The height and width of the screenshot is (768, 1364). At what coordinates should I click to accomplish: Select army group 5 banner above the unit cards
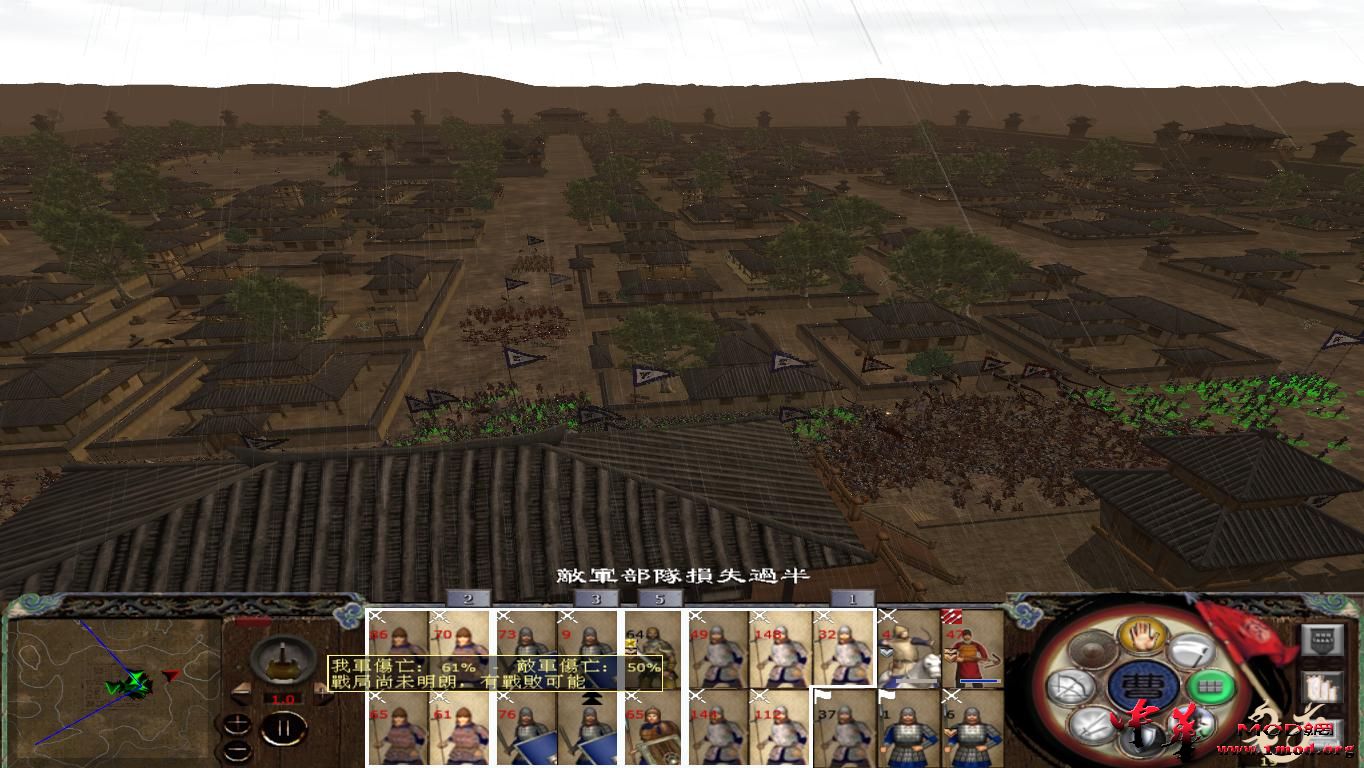[x=659, y=599]
